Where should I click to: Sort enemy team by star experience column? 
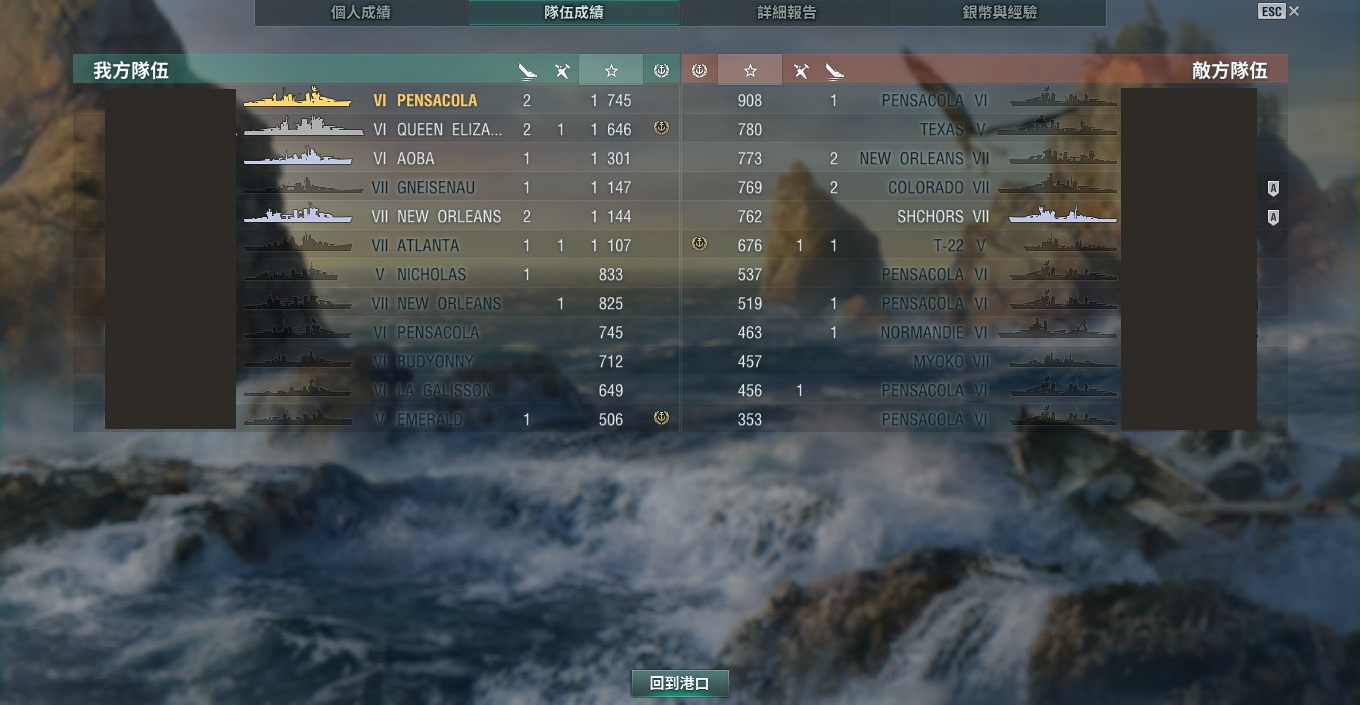(750, 70)
